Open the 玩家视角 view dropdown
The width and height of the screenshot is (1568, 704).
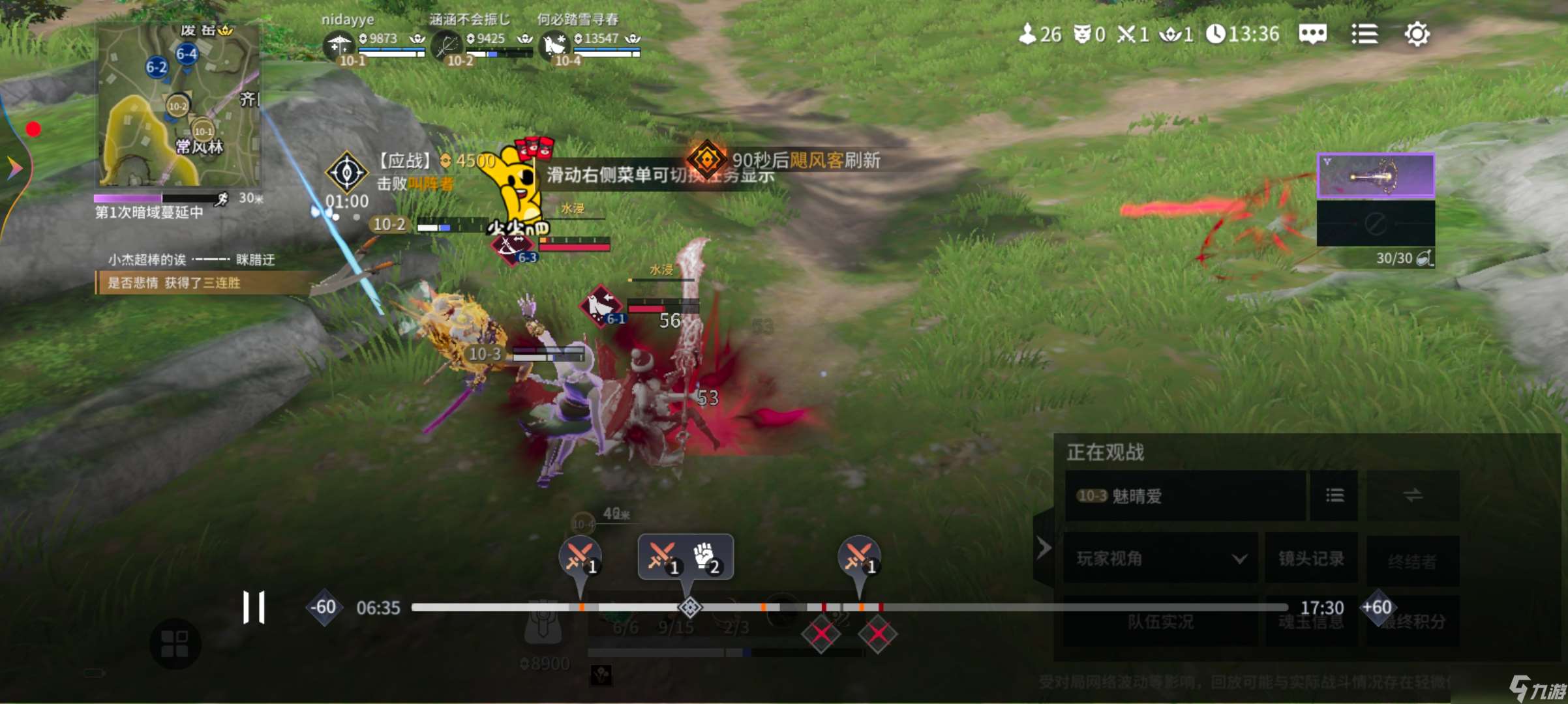pyautogui.click(x=1160, y=559)
